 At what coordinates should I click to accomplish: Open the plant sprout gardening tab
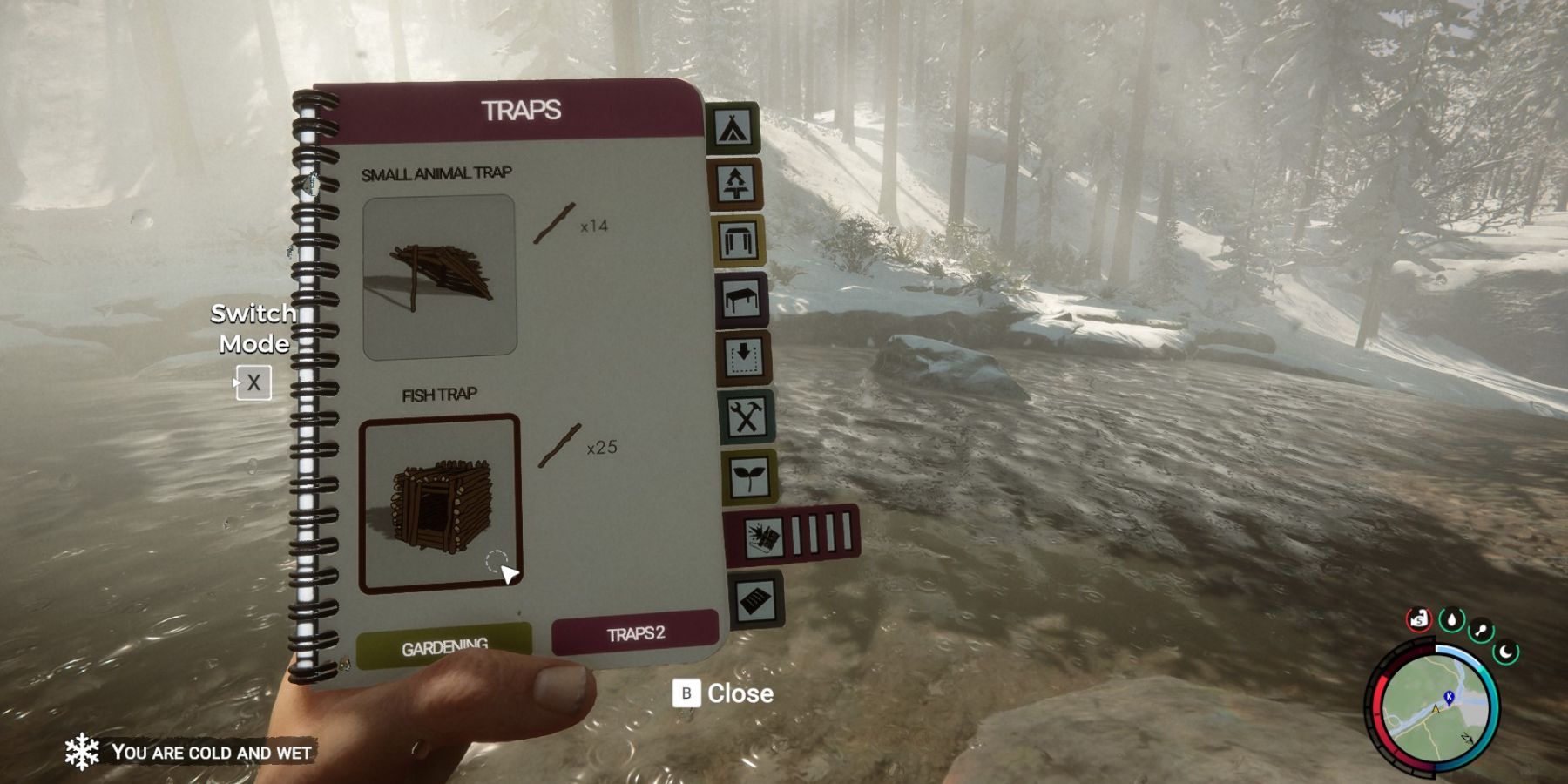pyautogui.click(x=749, y=476)
